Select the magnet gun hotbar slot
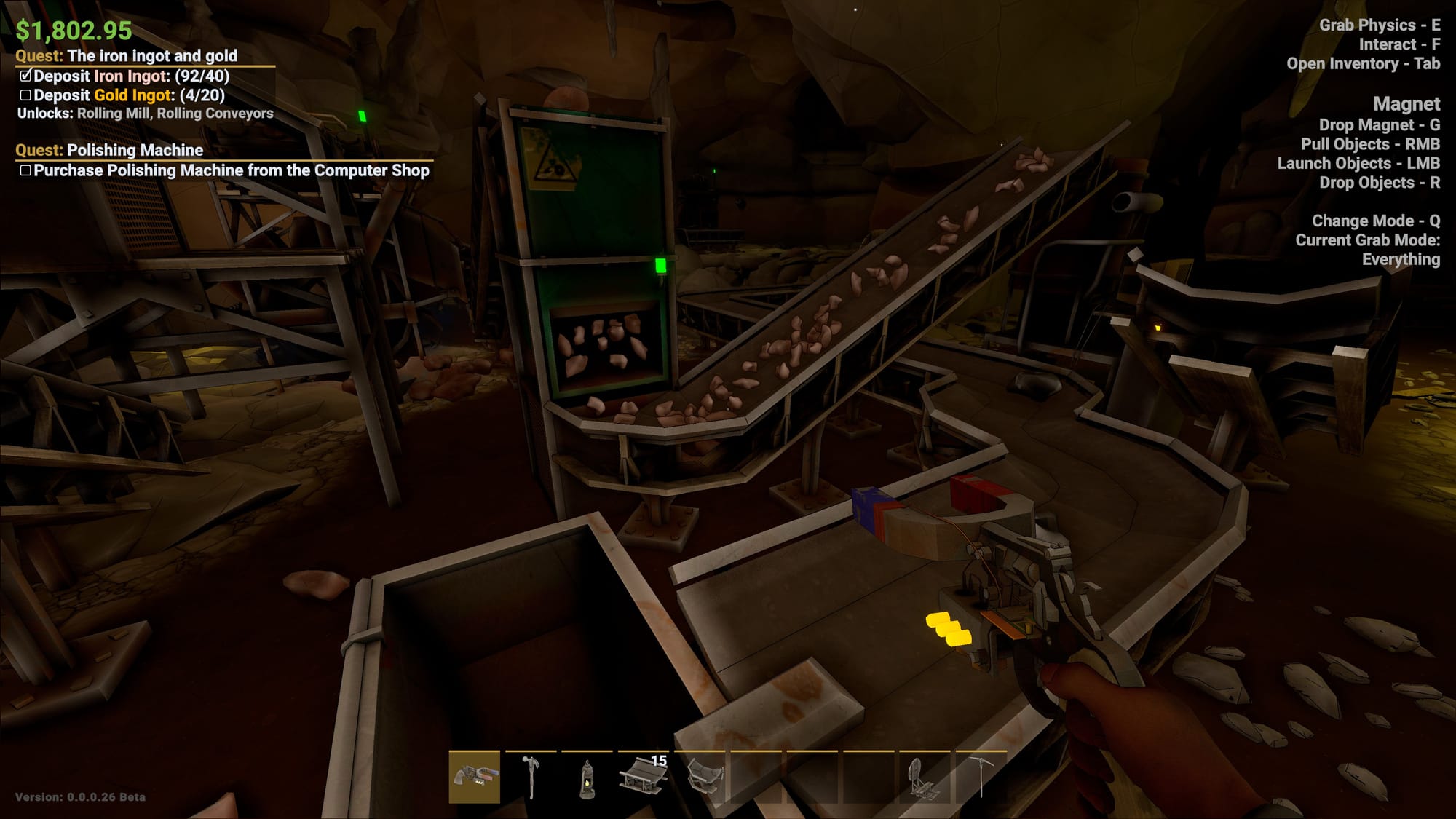 (474, 777)
